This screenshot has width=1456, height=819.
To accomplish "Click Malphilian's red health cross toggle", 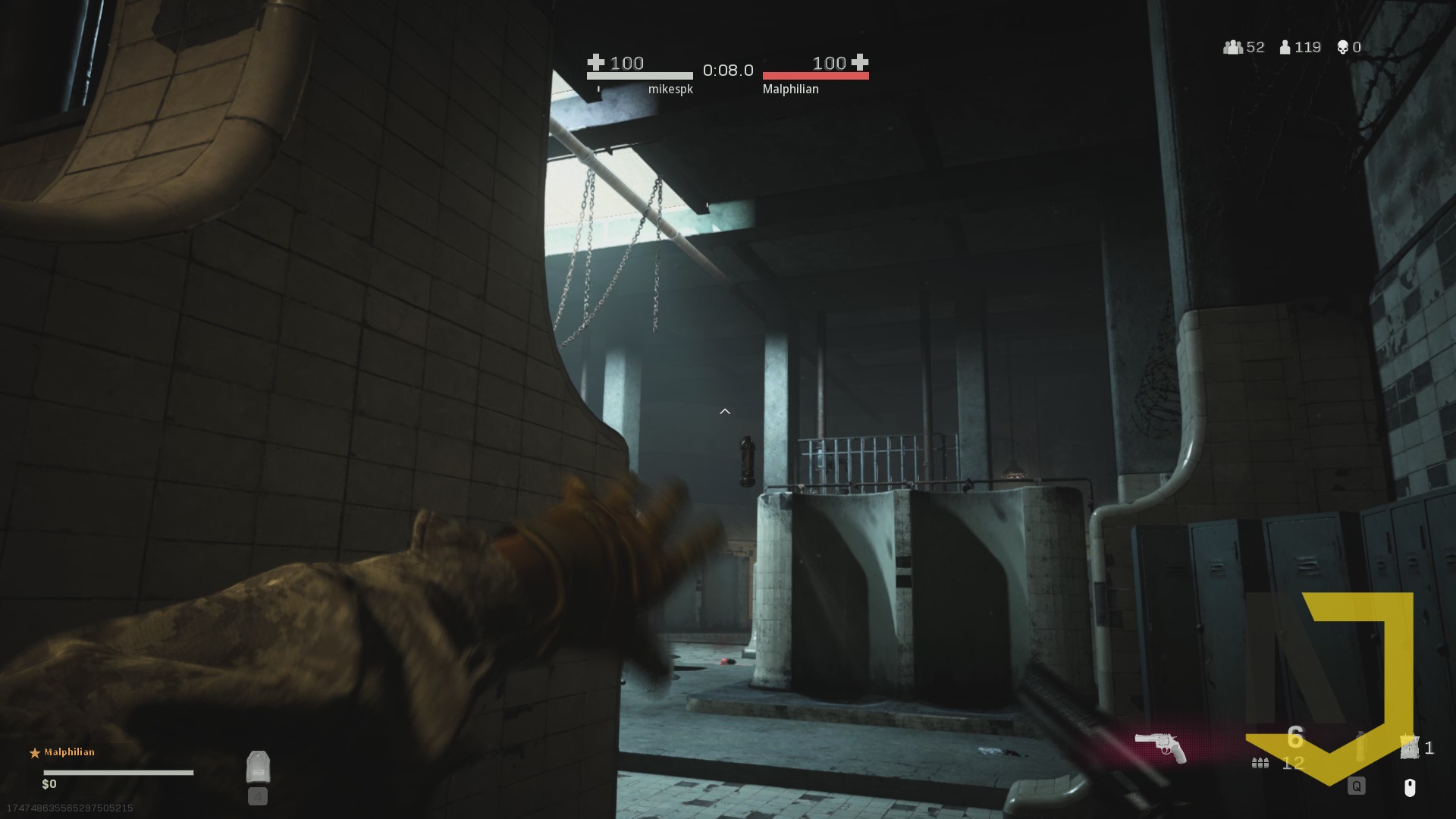I will pyautogui.click(x=860, y=64).
